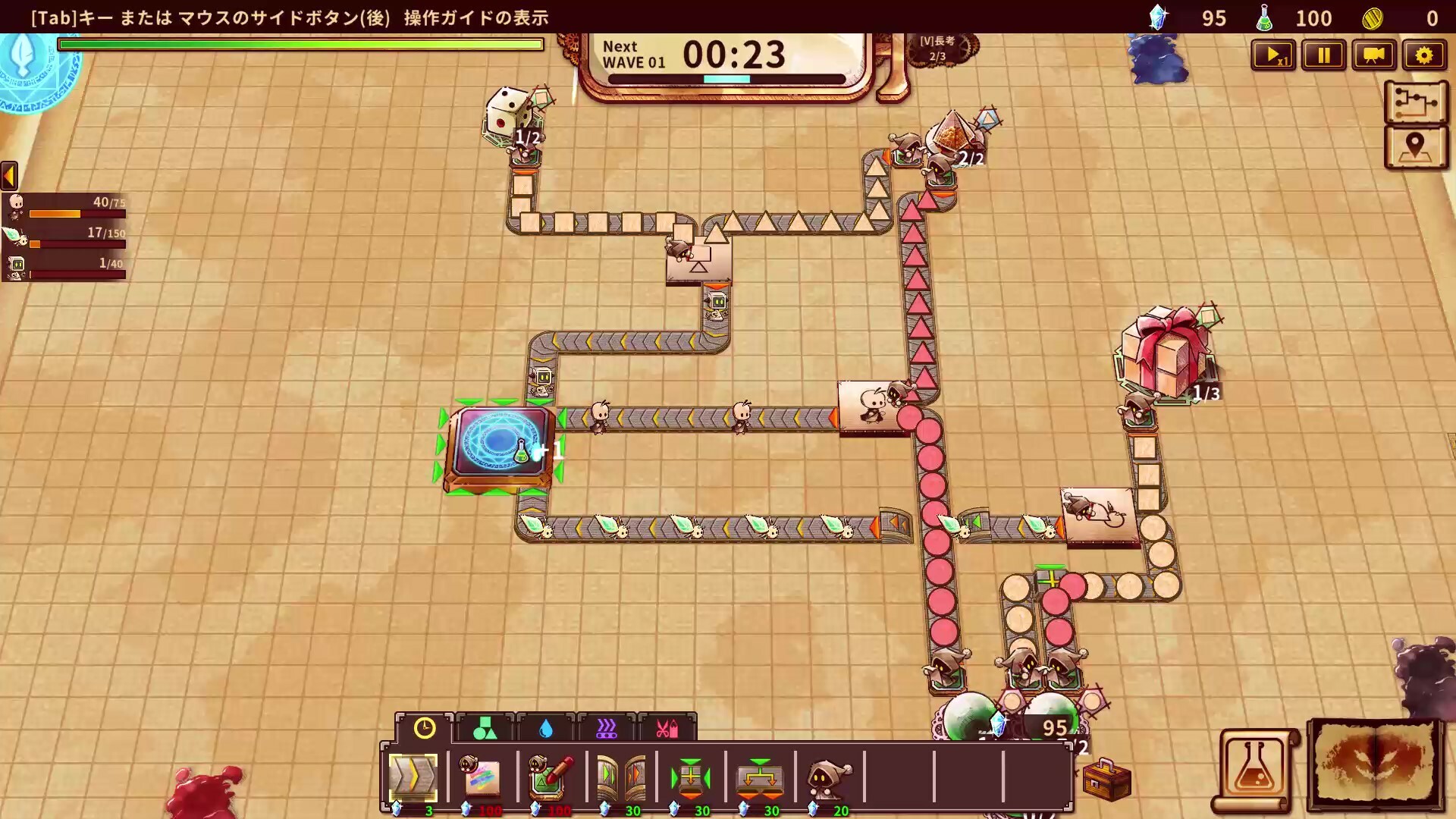Pause the game

[x=1323, y=55]
